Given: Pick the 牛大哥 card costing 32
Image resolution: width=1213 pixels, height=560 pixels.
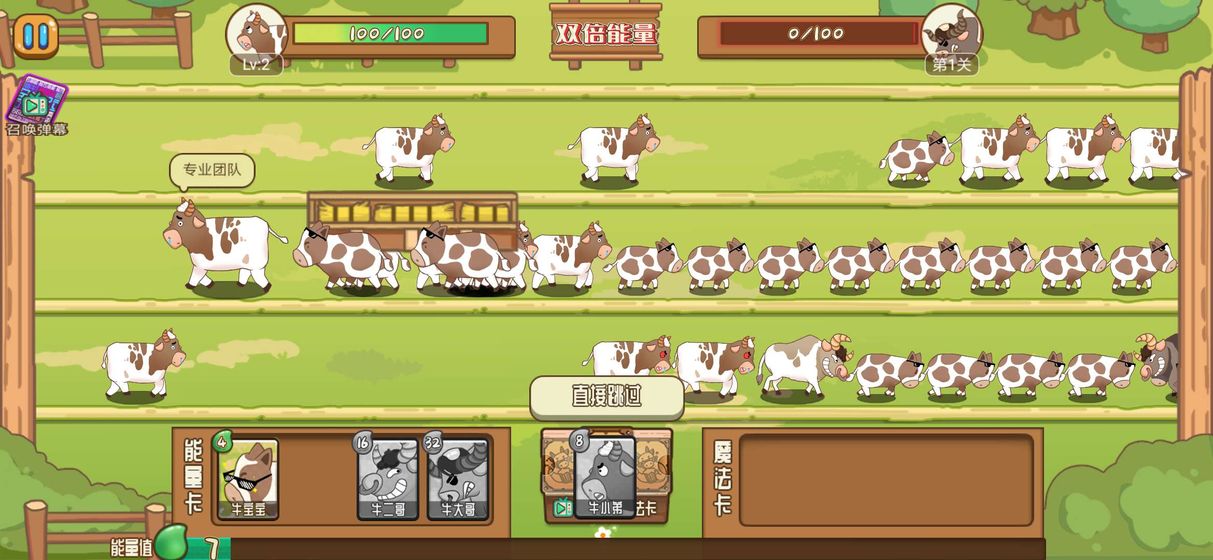Looking at the screenshot, I should (x=458, y=480).
